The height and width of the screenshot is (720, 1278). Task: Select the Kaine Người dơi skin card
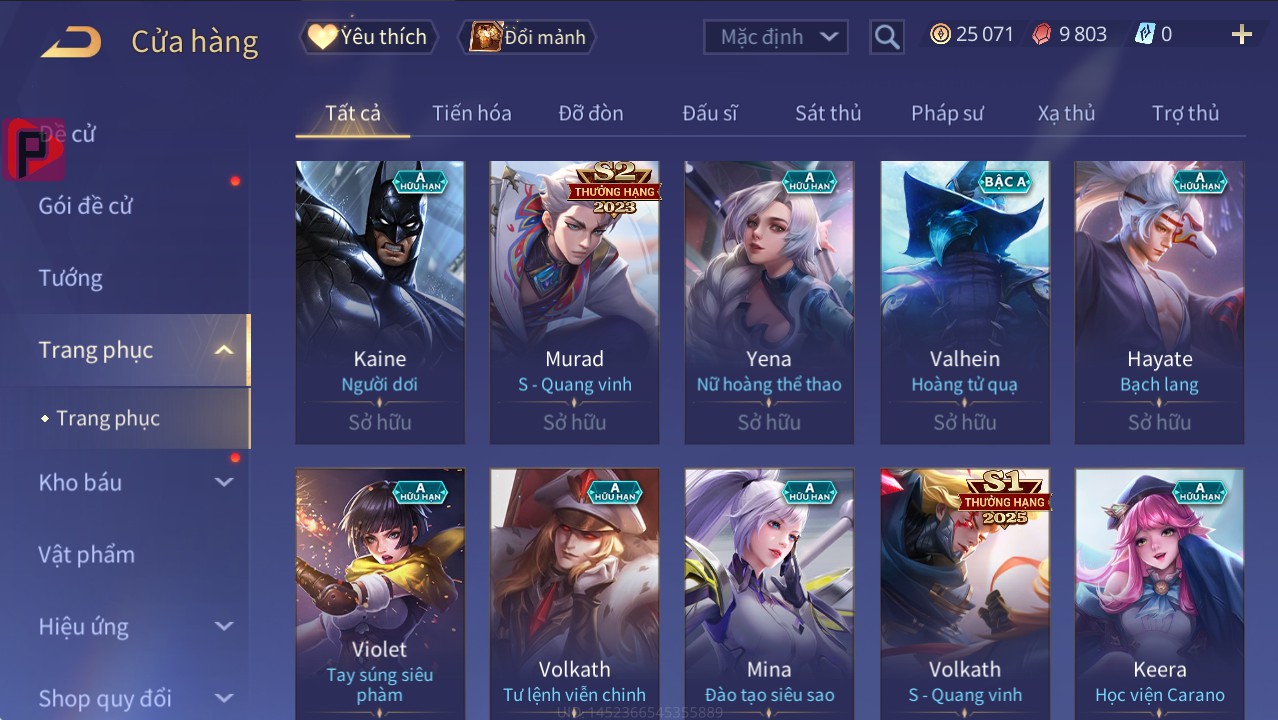coord(380,301)
